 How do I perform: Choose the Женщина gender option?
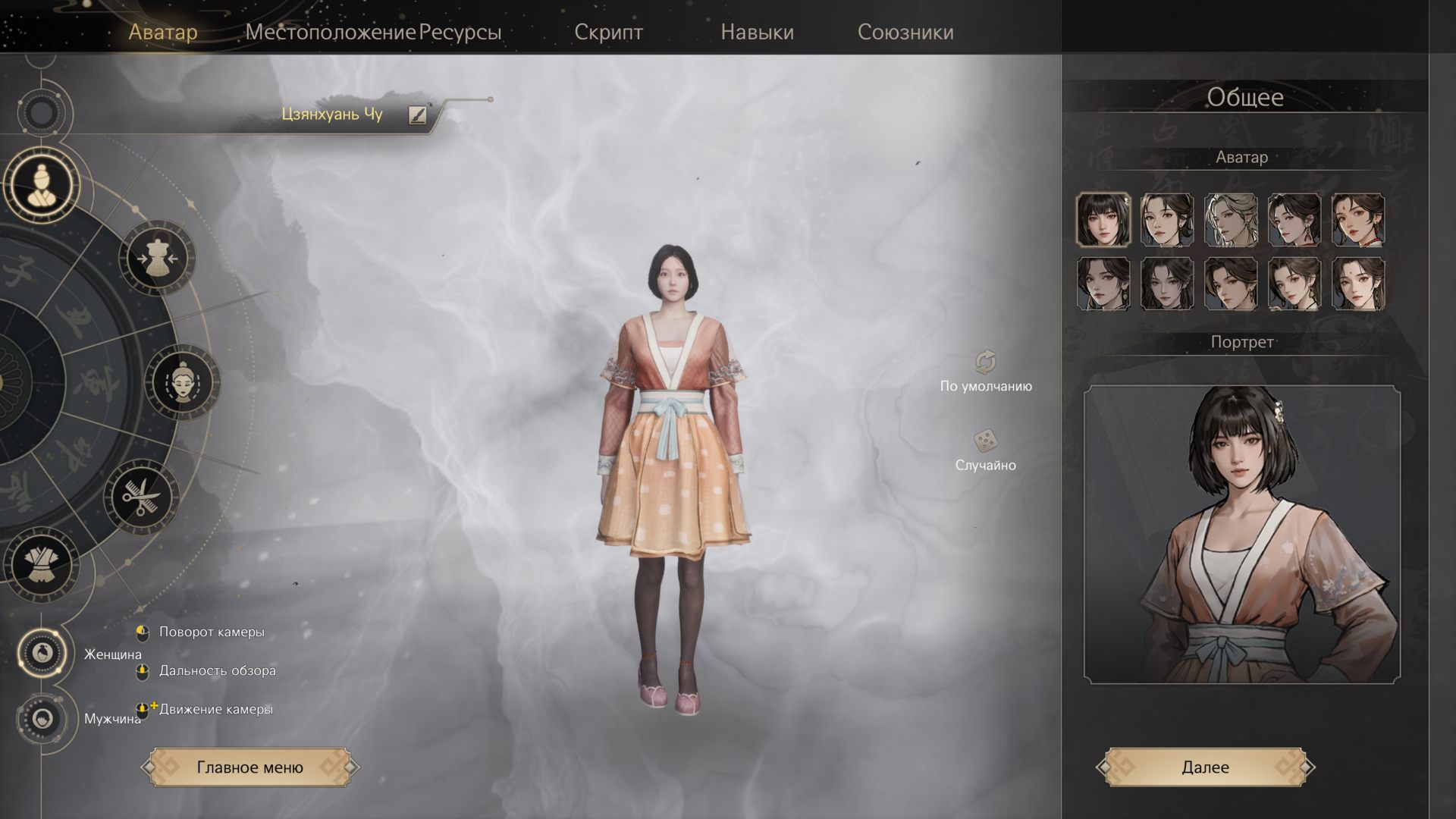pos(42,651)
